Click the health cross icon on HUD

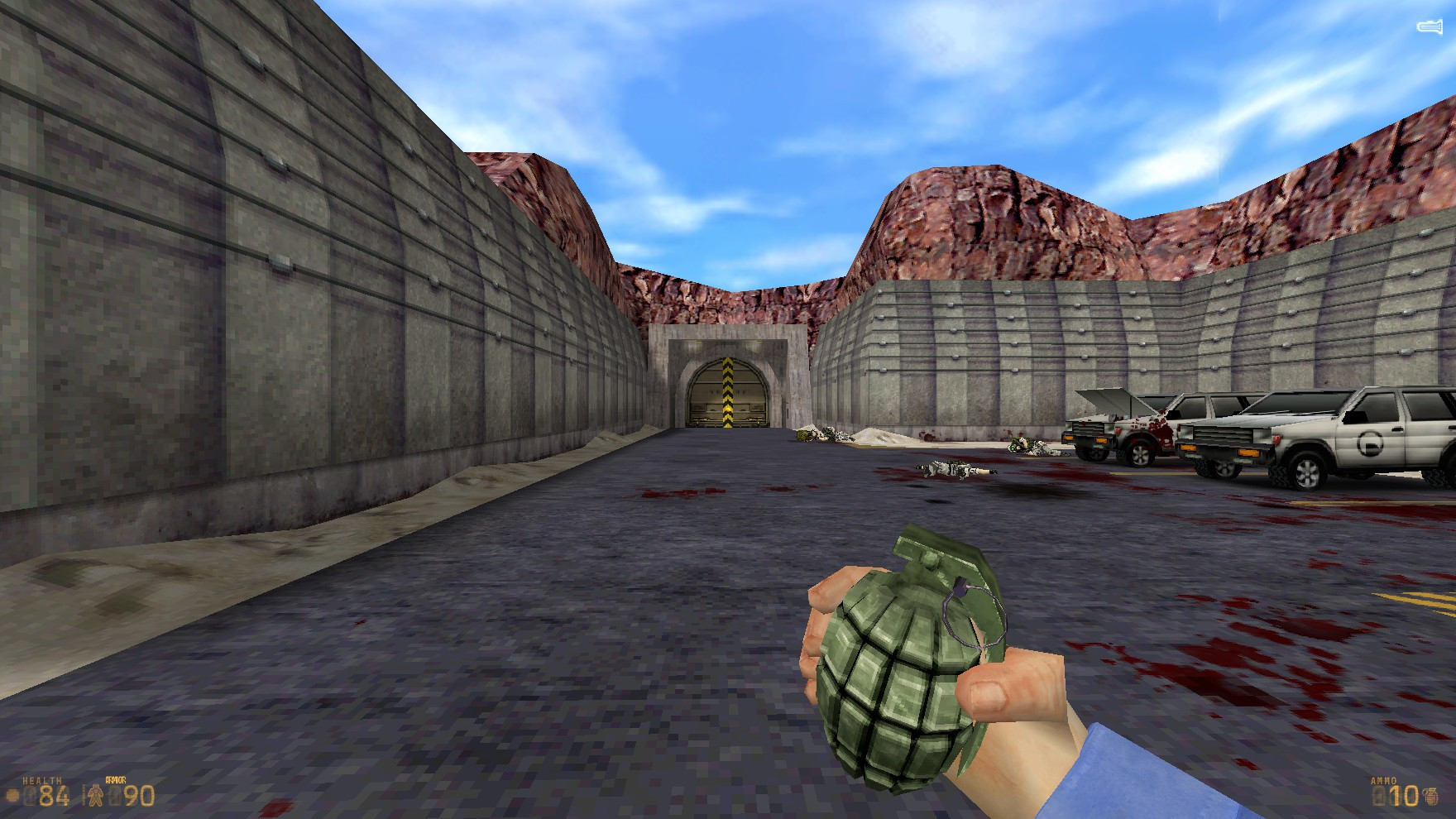pyautogui.click(x=12, y=796)
